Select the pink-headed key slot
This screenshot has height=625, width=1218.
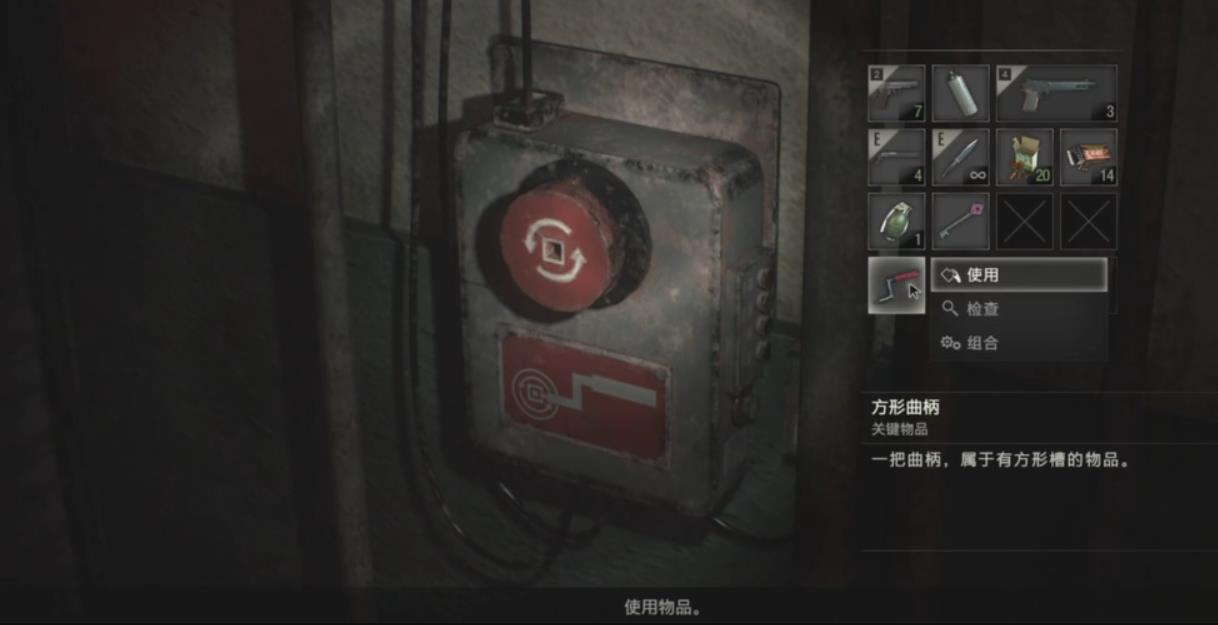point(960,221)
